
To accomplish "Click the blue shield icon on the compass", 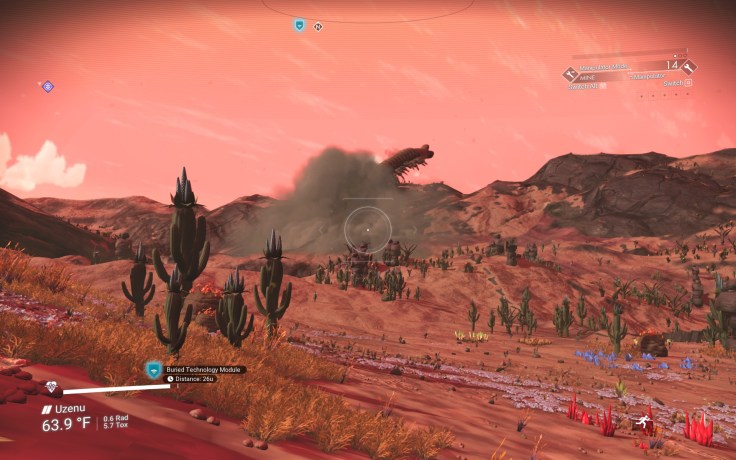I will coord(299,25).
